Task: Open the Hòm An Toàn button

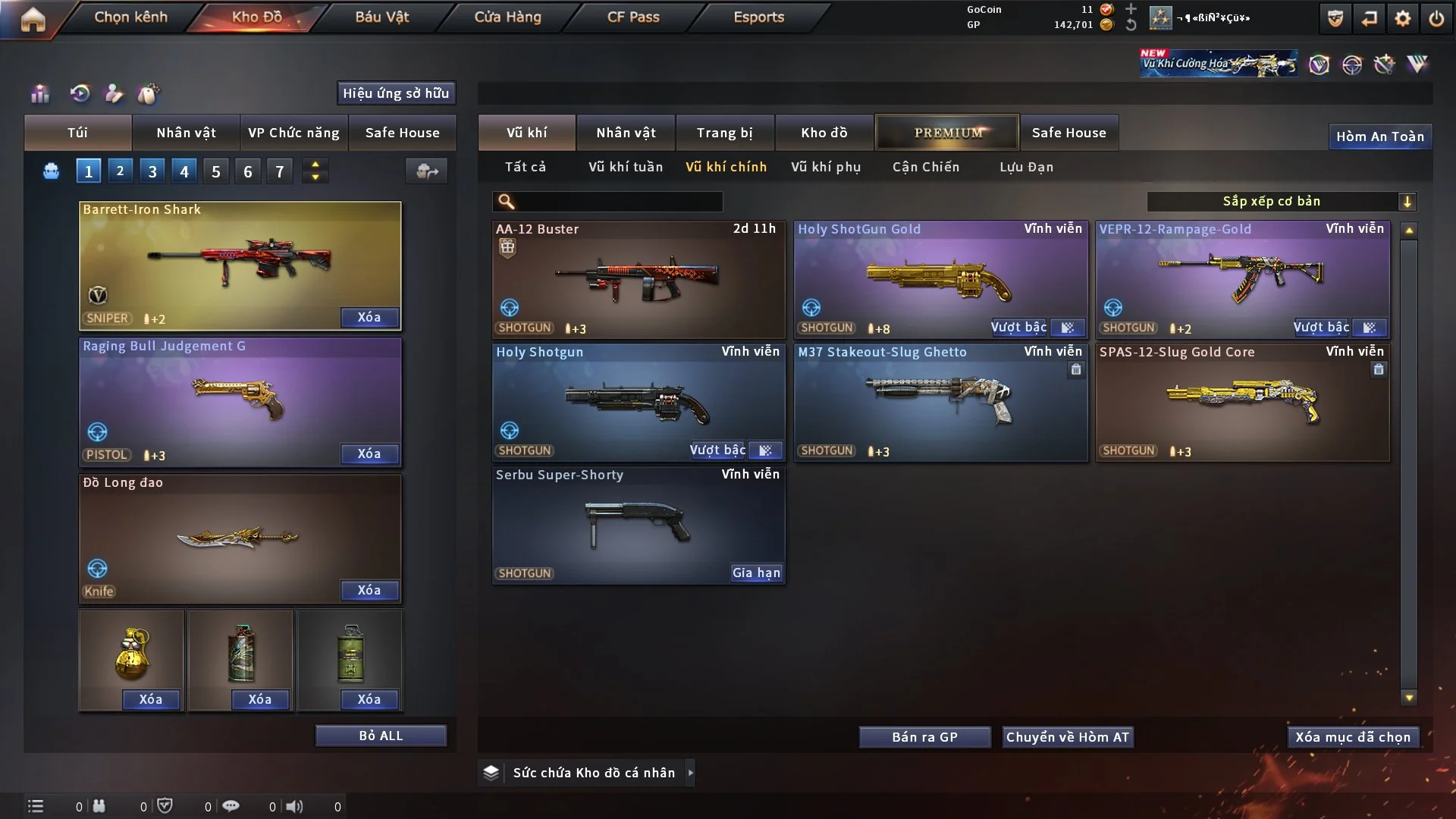Action: pos(1379,136)
